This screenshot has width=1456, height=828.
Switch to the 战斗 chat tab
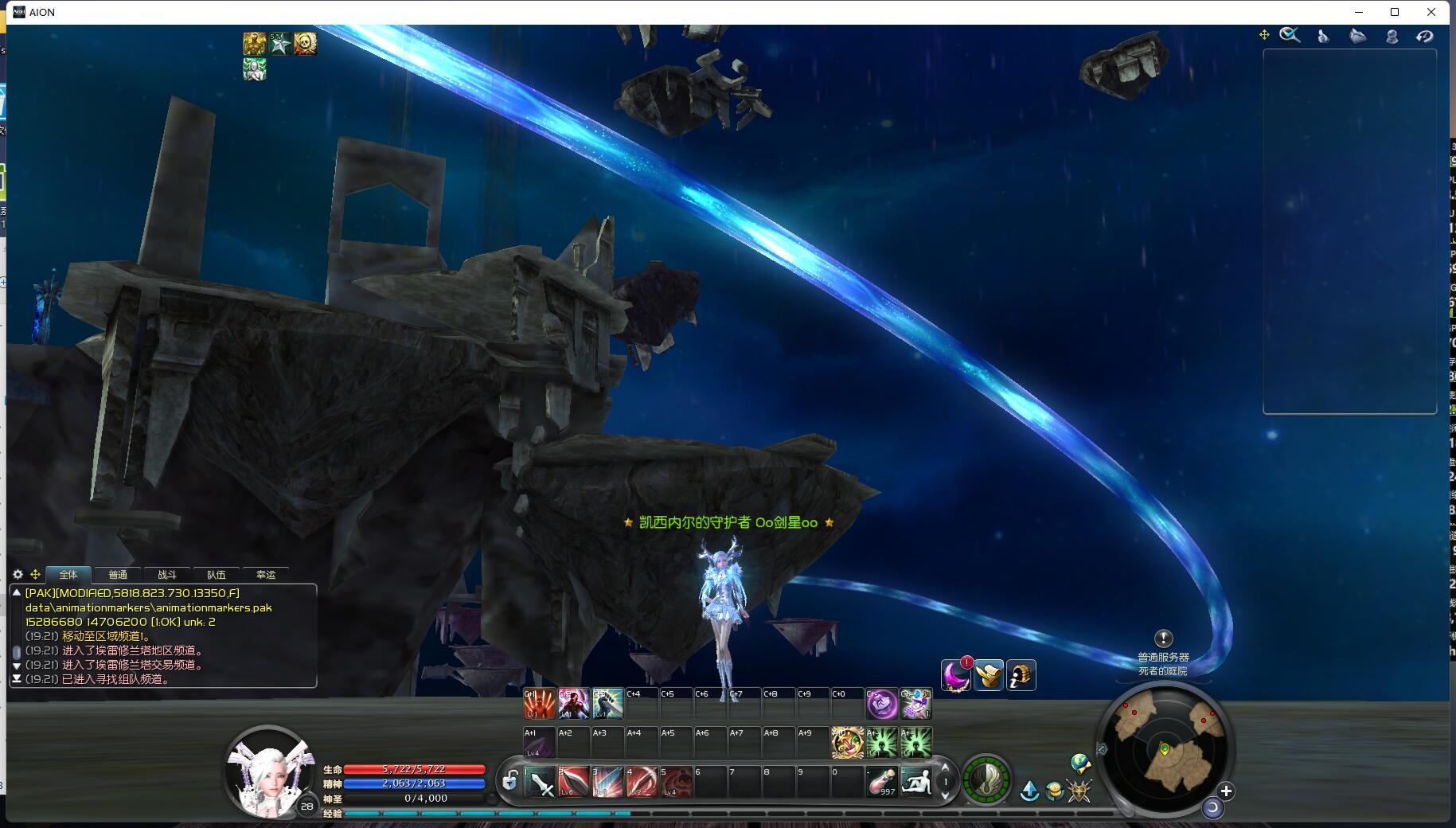click(167, 574)
